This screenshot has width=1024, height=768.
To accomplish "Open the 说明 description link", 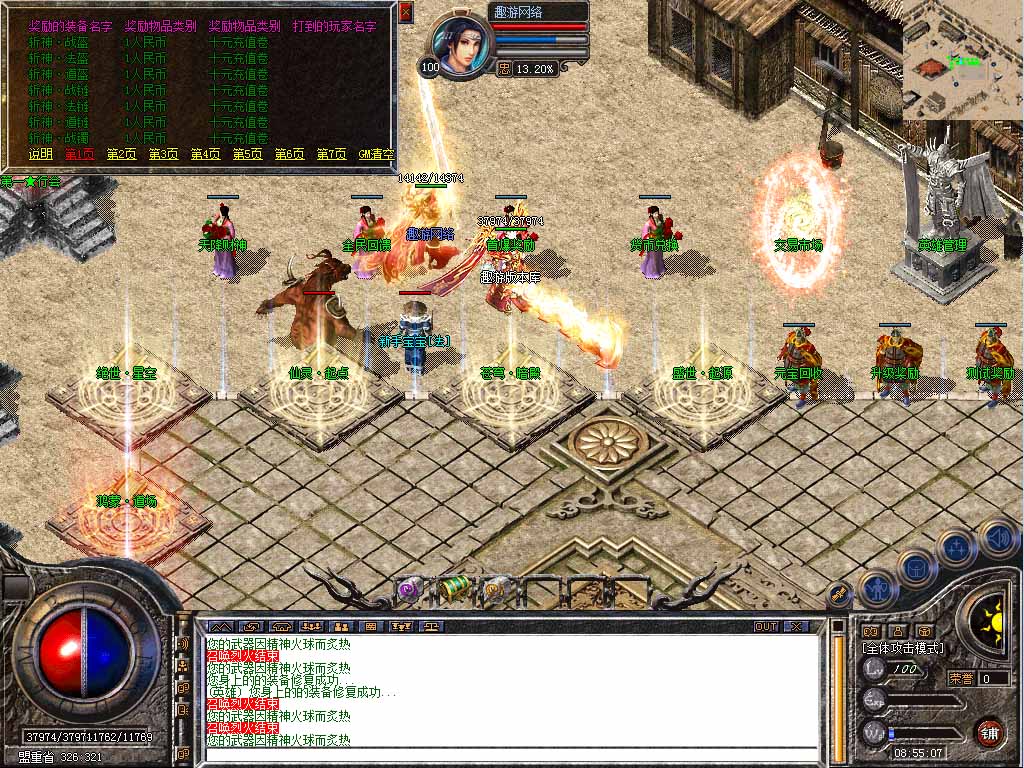I will pos(40,154).
